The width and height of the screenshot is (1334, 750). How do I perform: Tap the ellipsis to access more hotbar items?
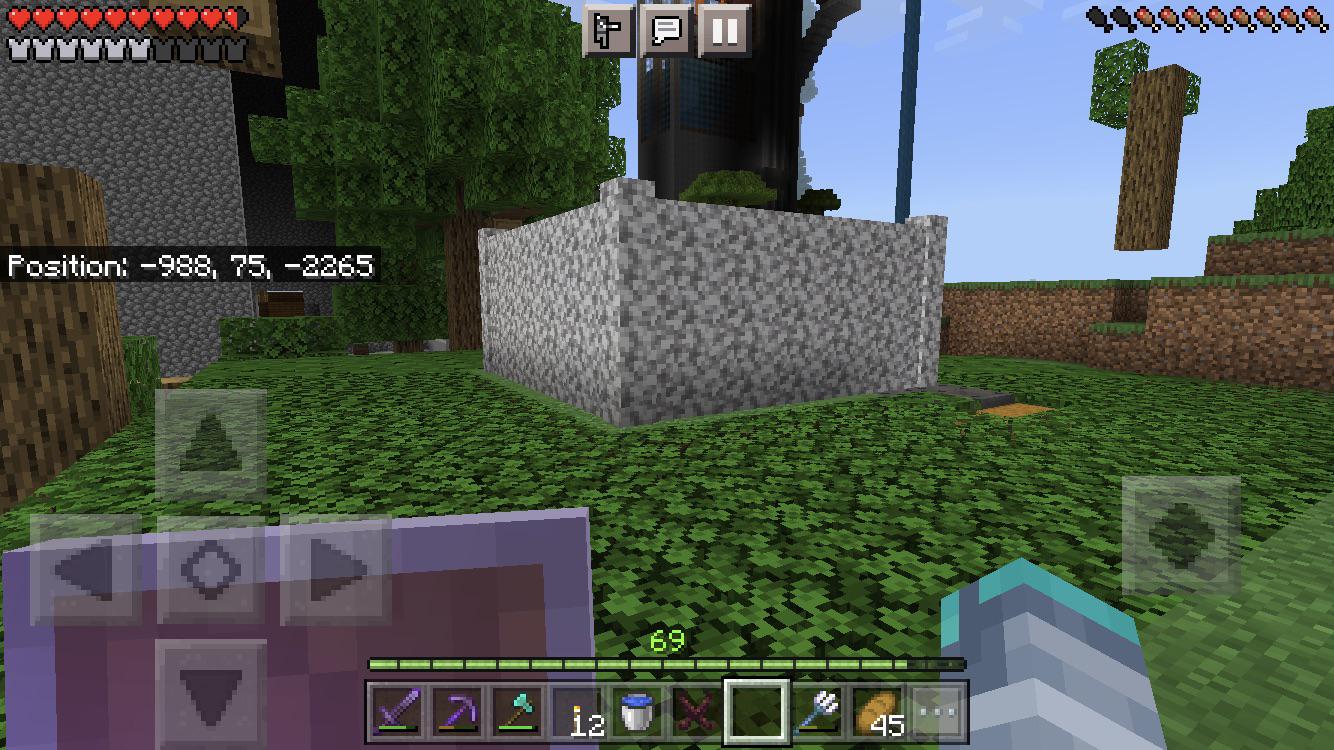click(x=938, y=712)
